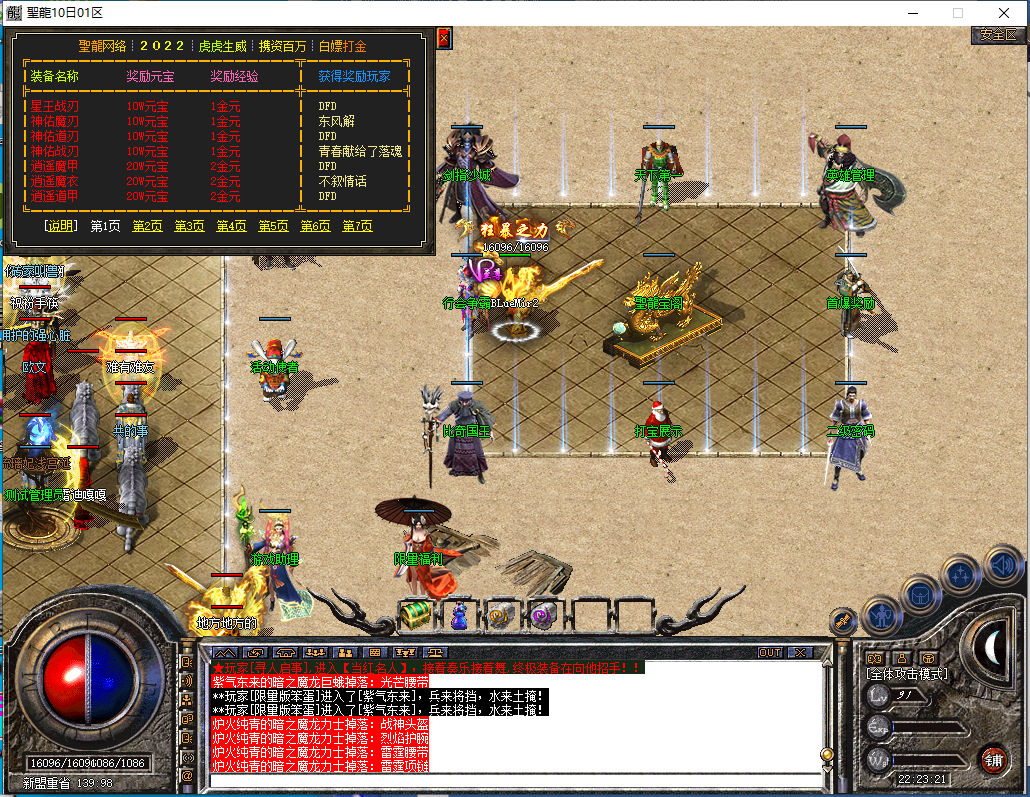
Task: Go to page 第7页
Action: coord(357,226)
